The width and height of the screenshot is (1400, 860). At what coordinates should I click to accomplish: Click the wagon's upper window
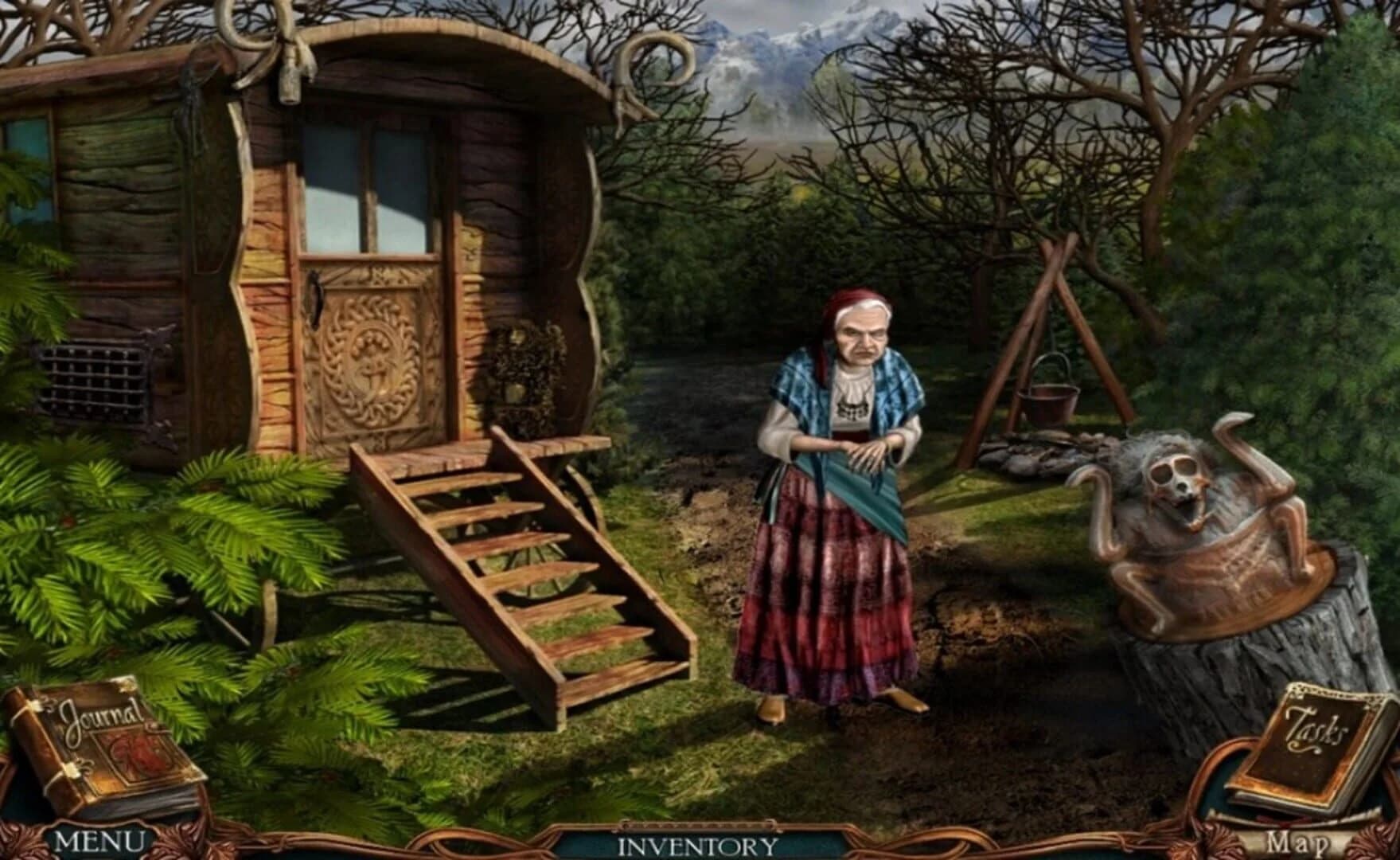(366, 183)
